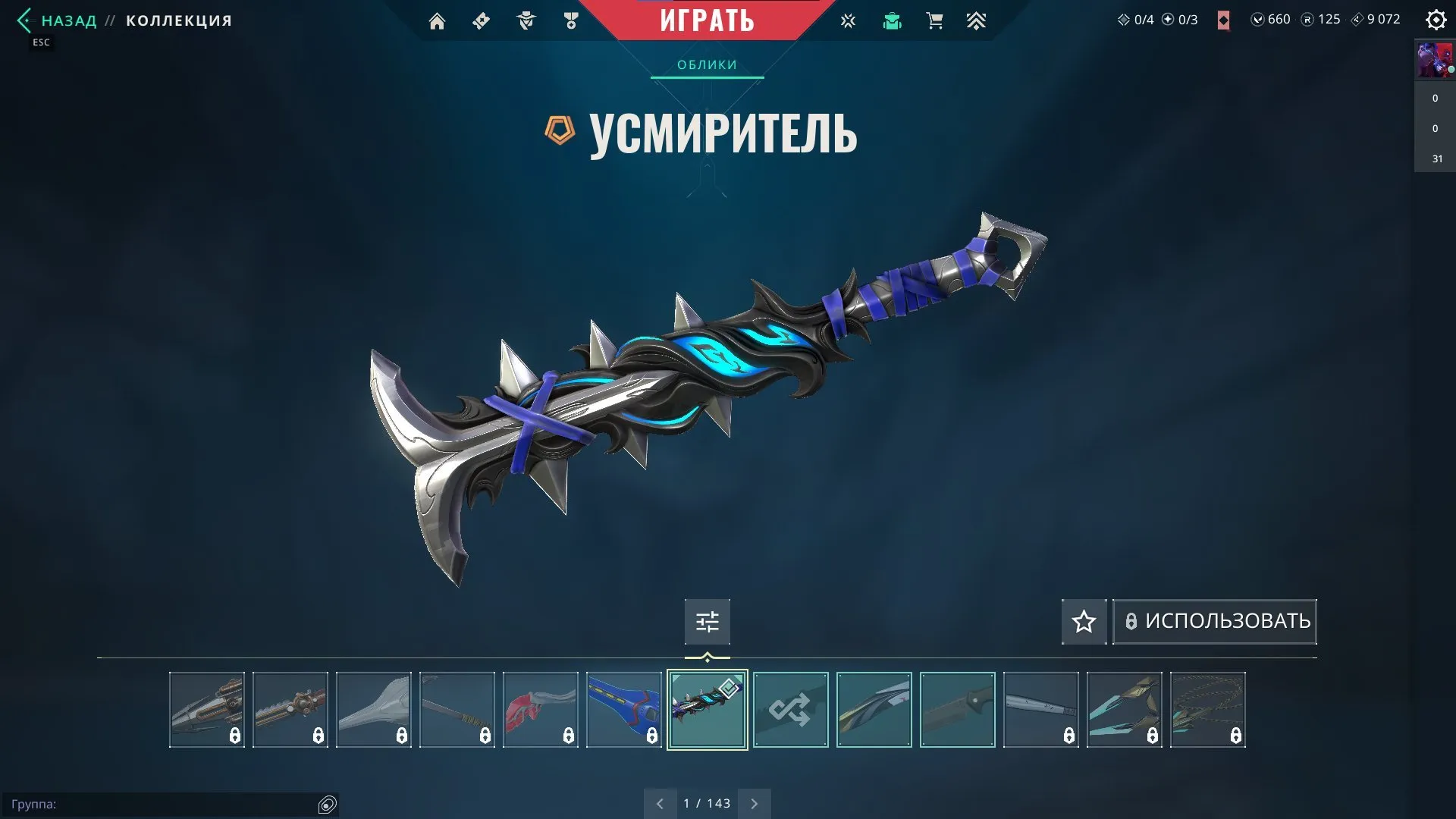Image resolution: width=1456 pixels, height=819 pixels.
Task: Select the blue melee weapon thumbnail
Action: (x=624, y=709)
